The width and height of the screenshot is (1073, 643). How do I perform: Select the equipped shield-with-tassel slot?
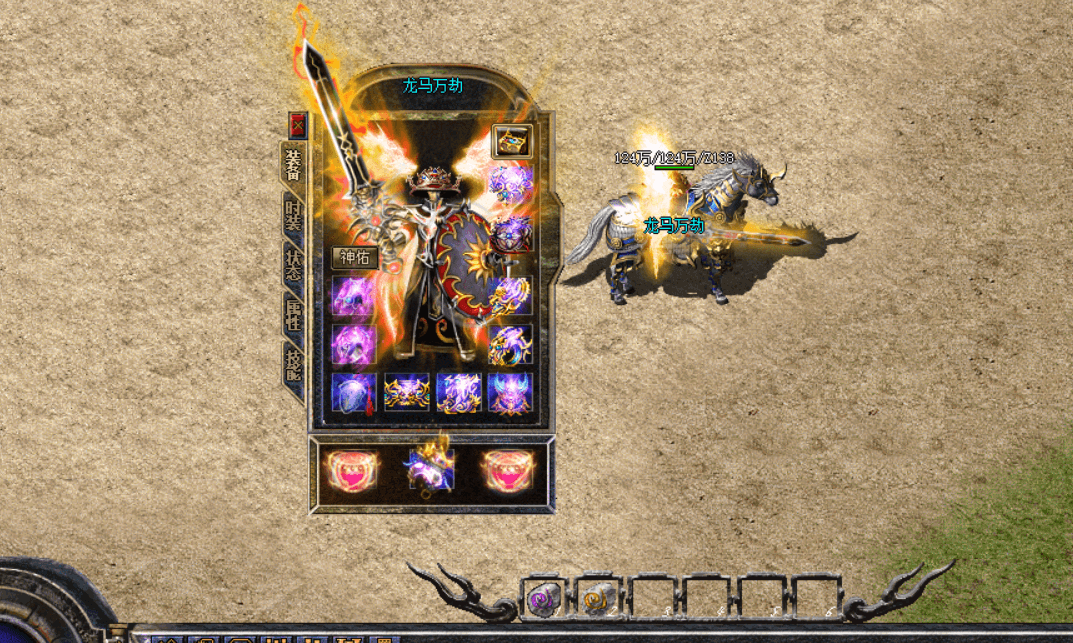click(x=354, y=392)
